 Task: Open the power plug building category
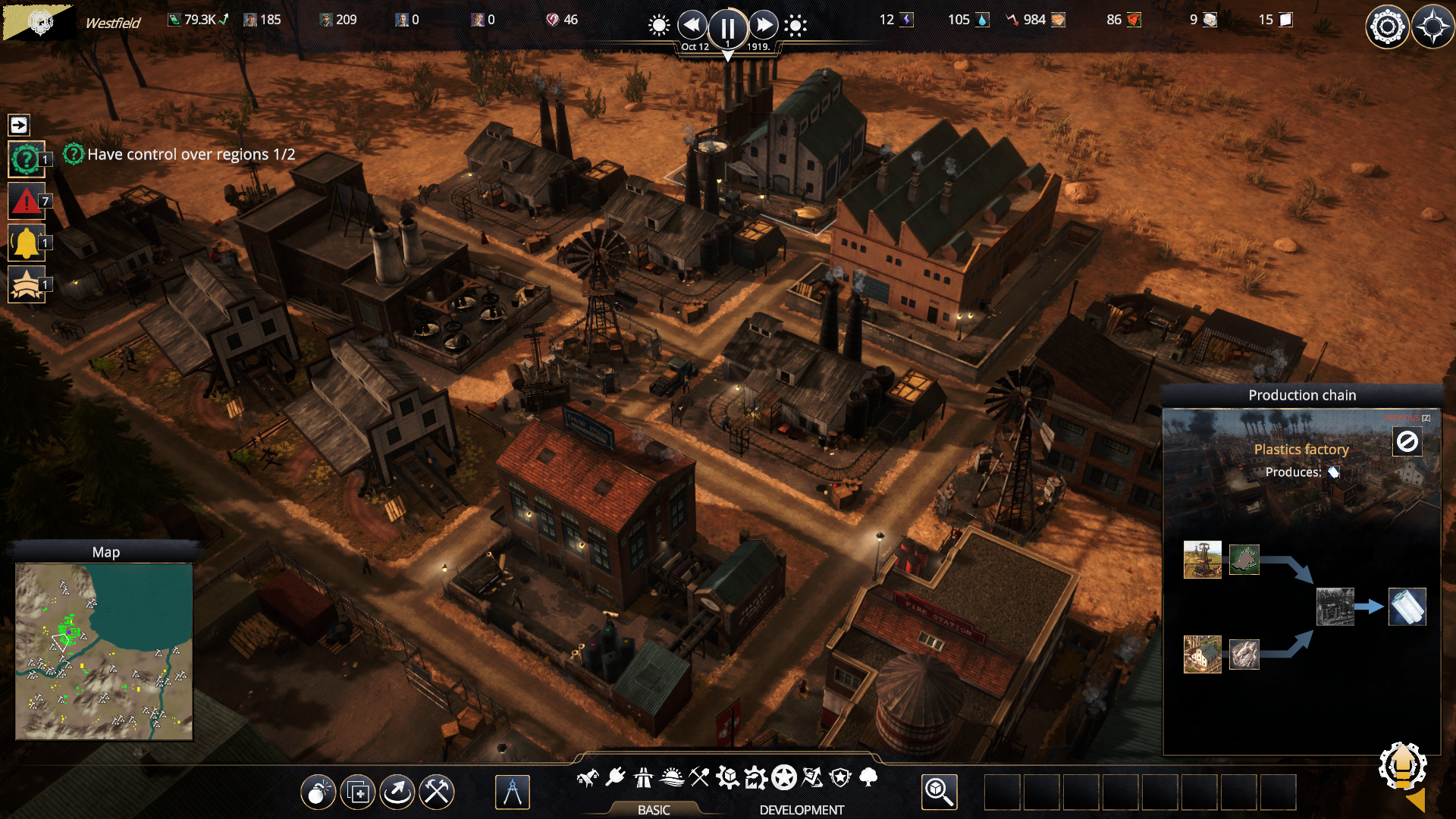615,777
